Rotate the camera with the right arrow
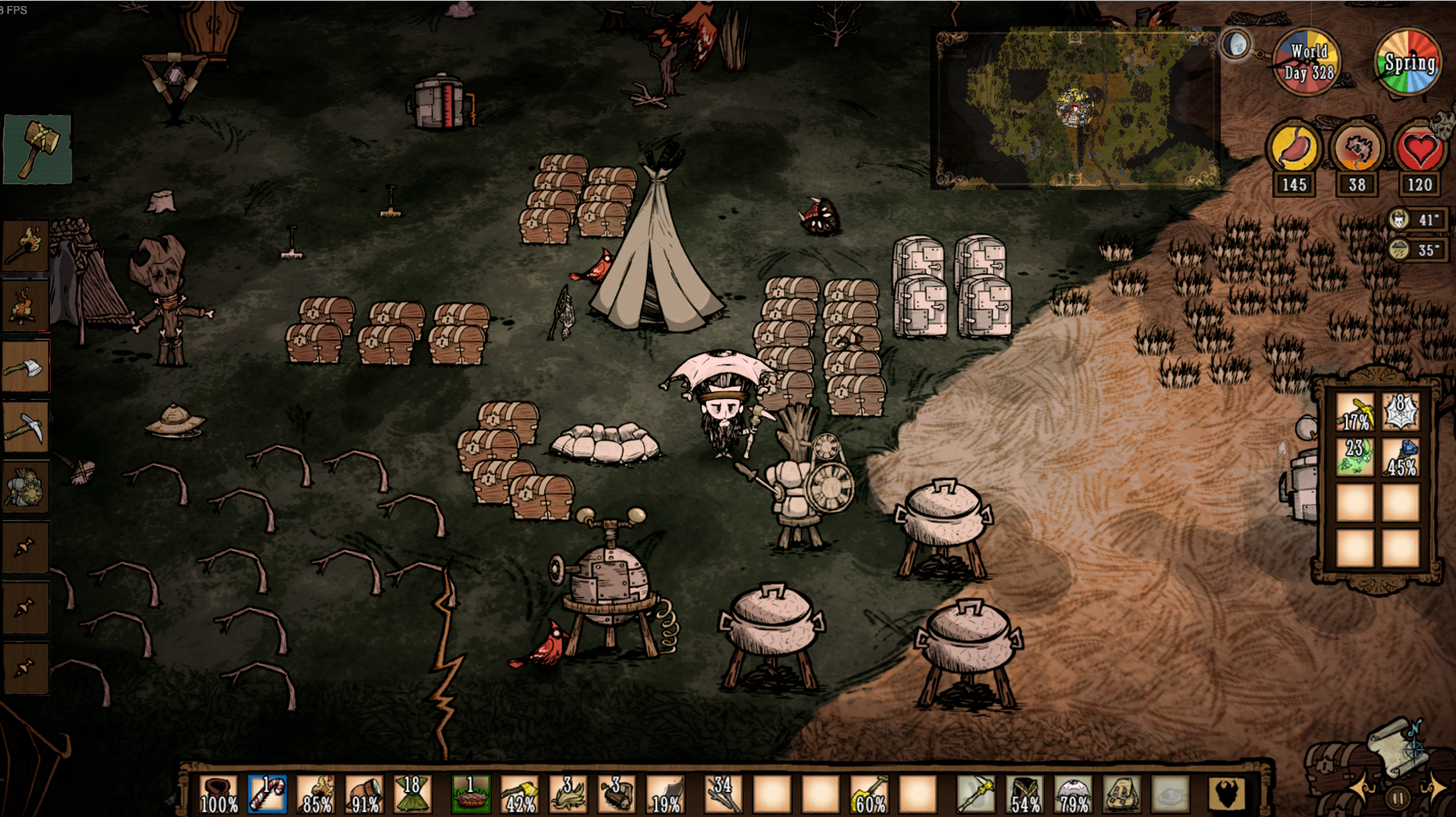This screenshot has width=1456, height=817. 1434,789
